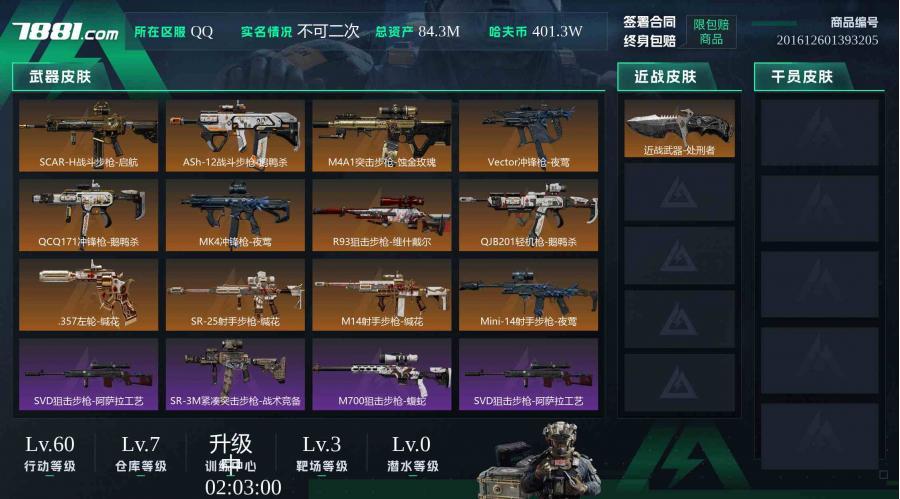
Task: Select the Vector 冲锋枪 夜莺 skin
Action: point(528,135)
